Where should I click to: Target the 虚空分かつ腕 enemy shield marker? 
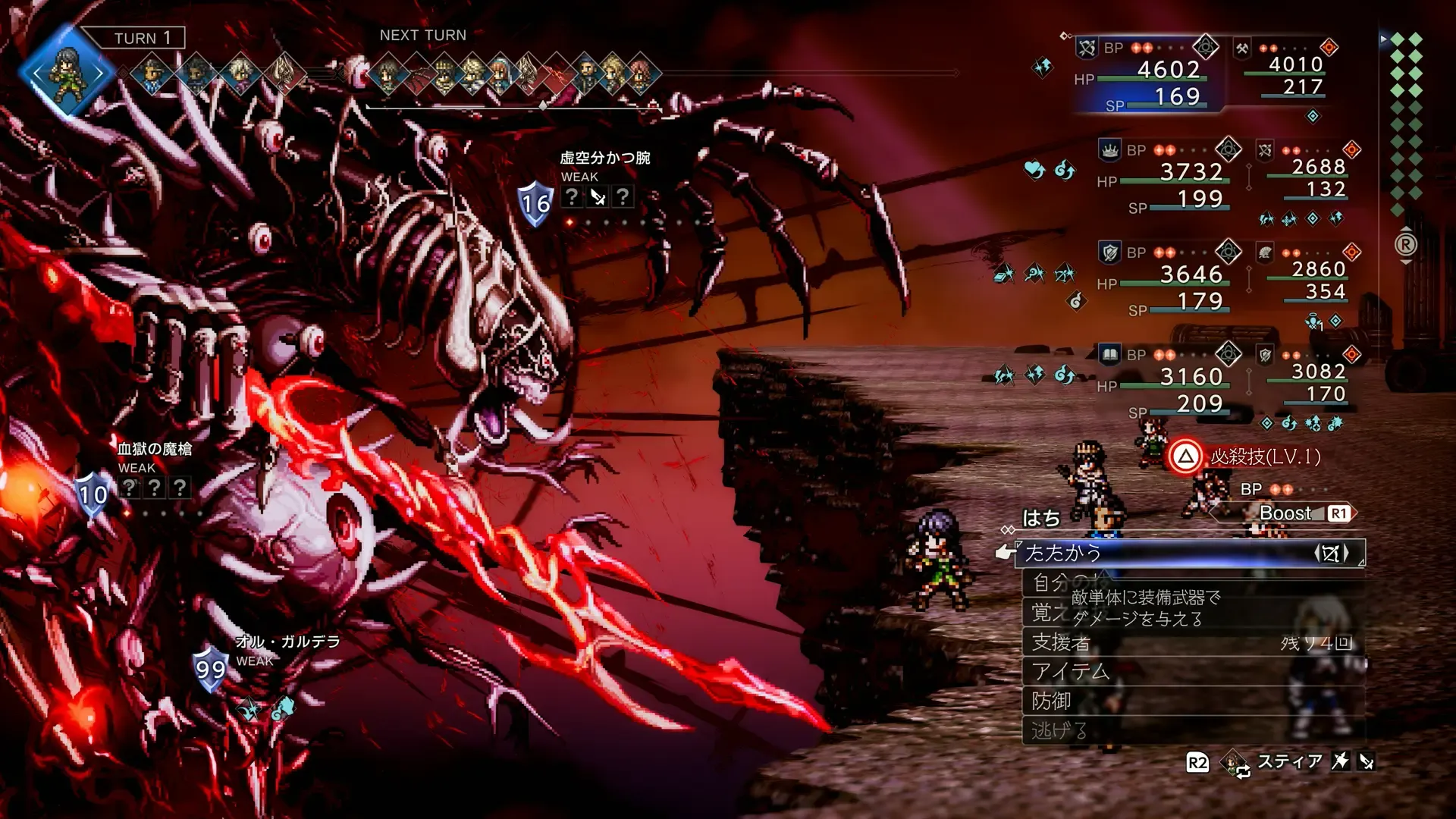[x=535, y=203]
